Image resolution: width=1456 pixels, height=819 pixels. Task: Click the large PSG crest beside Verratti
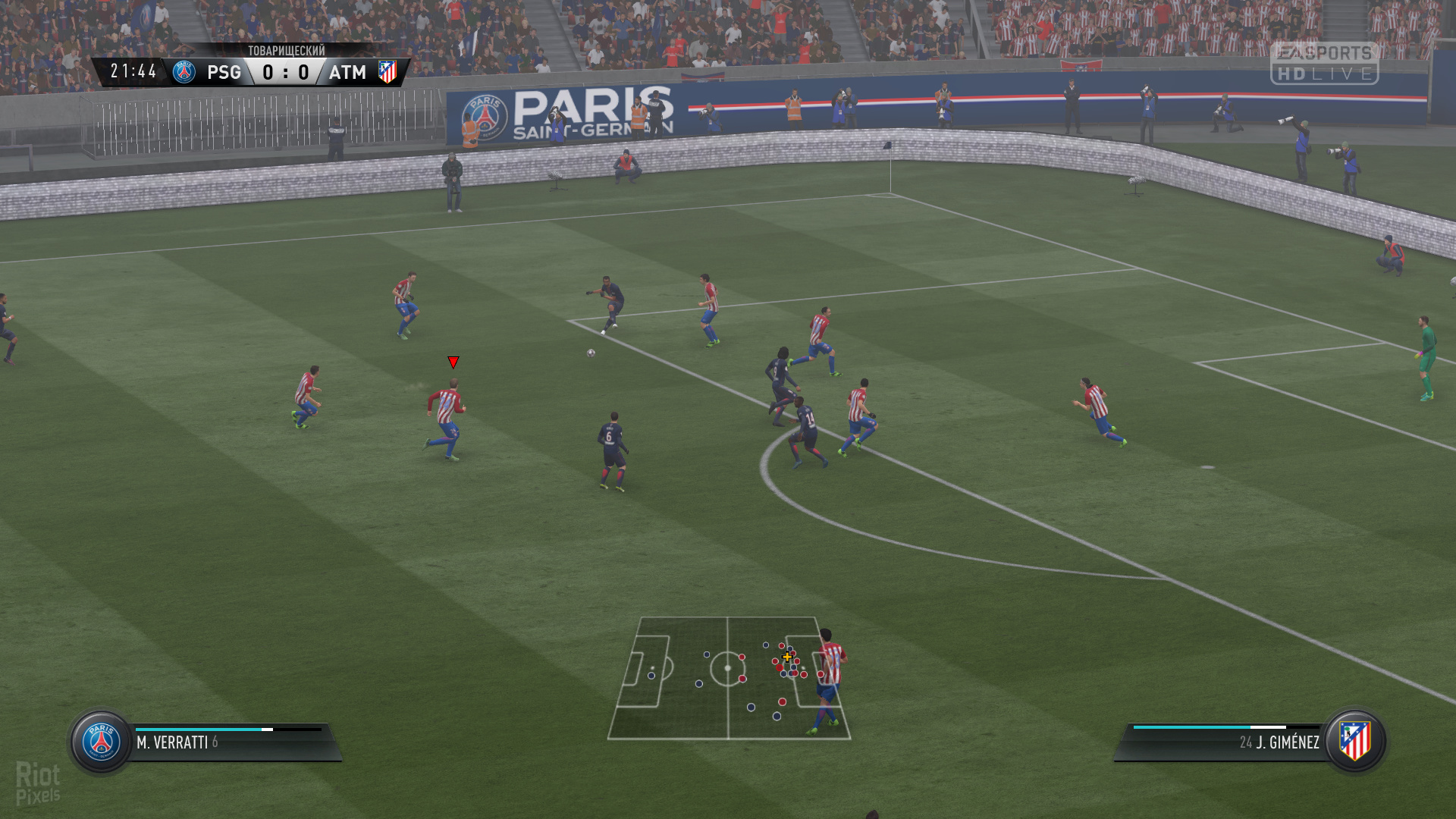[102, 742]
